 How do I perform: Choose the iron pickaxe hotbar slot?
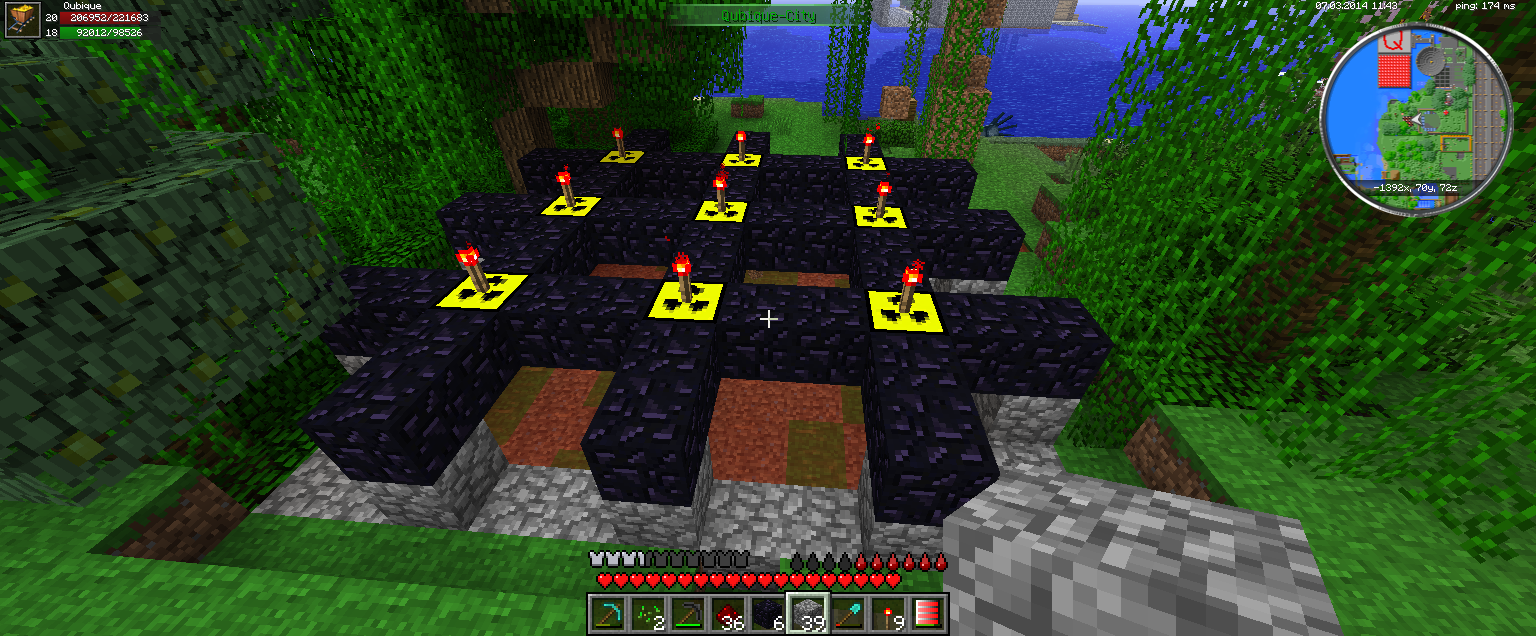click(687, 614)
